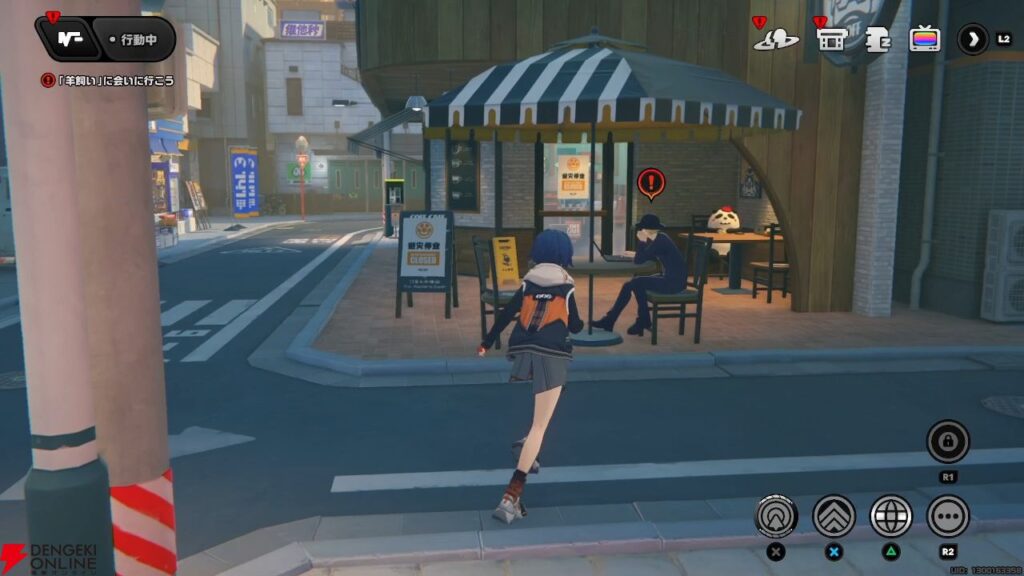Open the three-dots more options button
Viewport: 1024px width, 576px height.
coord(947,516)
